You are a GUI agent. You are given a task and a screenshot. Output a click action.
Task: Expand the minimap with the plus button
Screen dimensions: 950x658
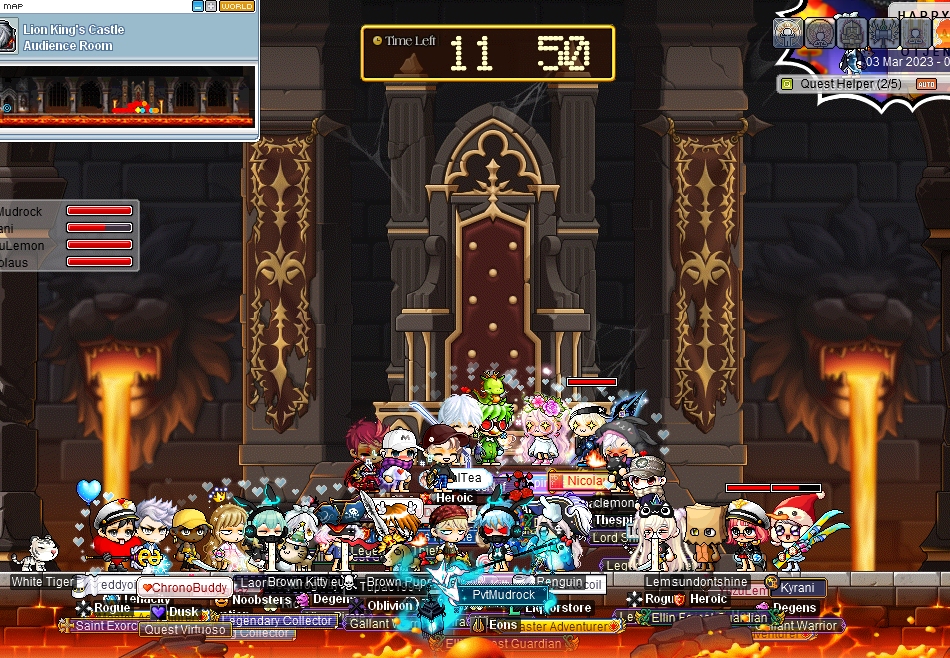click(210, 6)
